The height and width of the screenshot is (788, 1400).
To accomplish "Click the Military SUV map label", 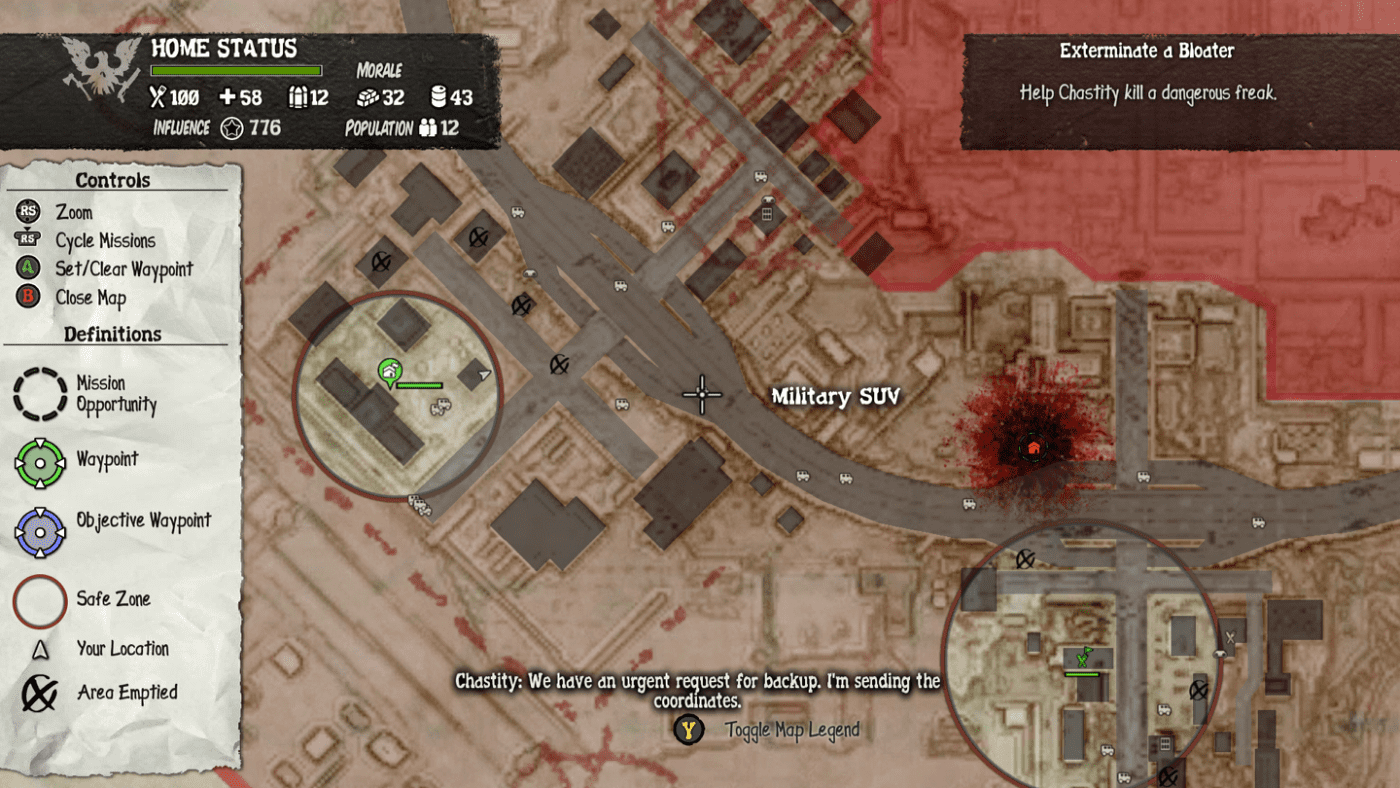I will 836,396.
